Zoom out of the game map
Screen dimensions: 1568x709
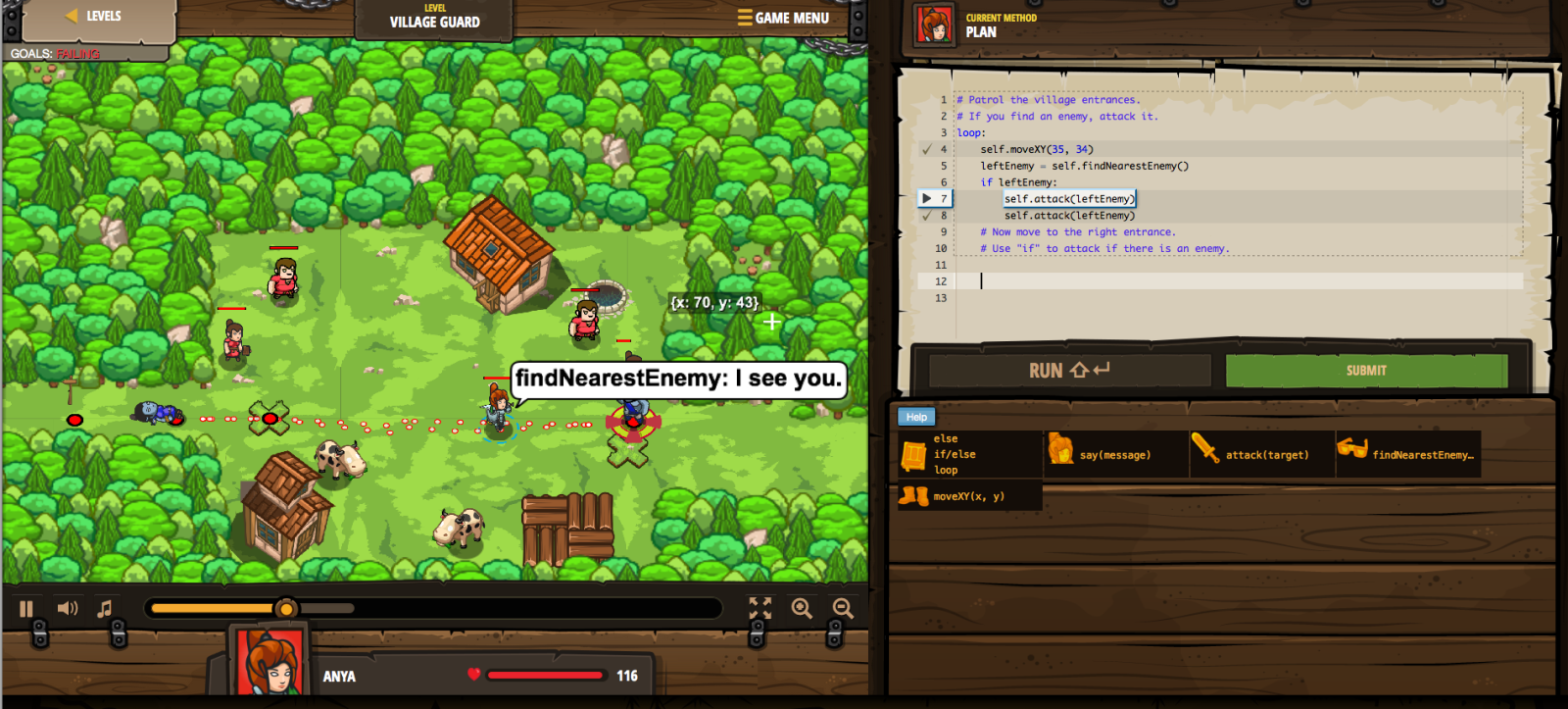coord(841,609)
